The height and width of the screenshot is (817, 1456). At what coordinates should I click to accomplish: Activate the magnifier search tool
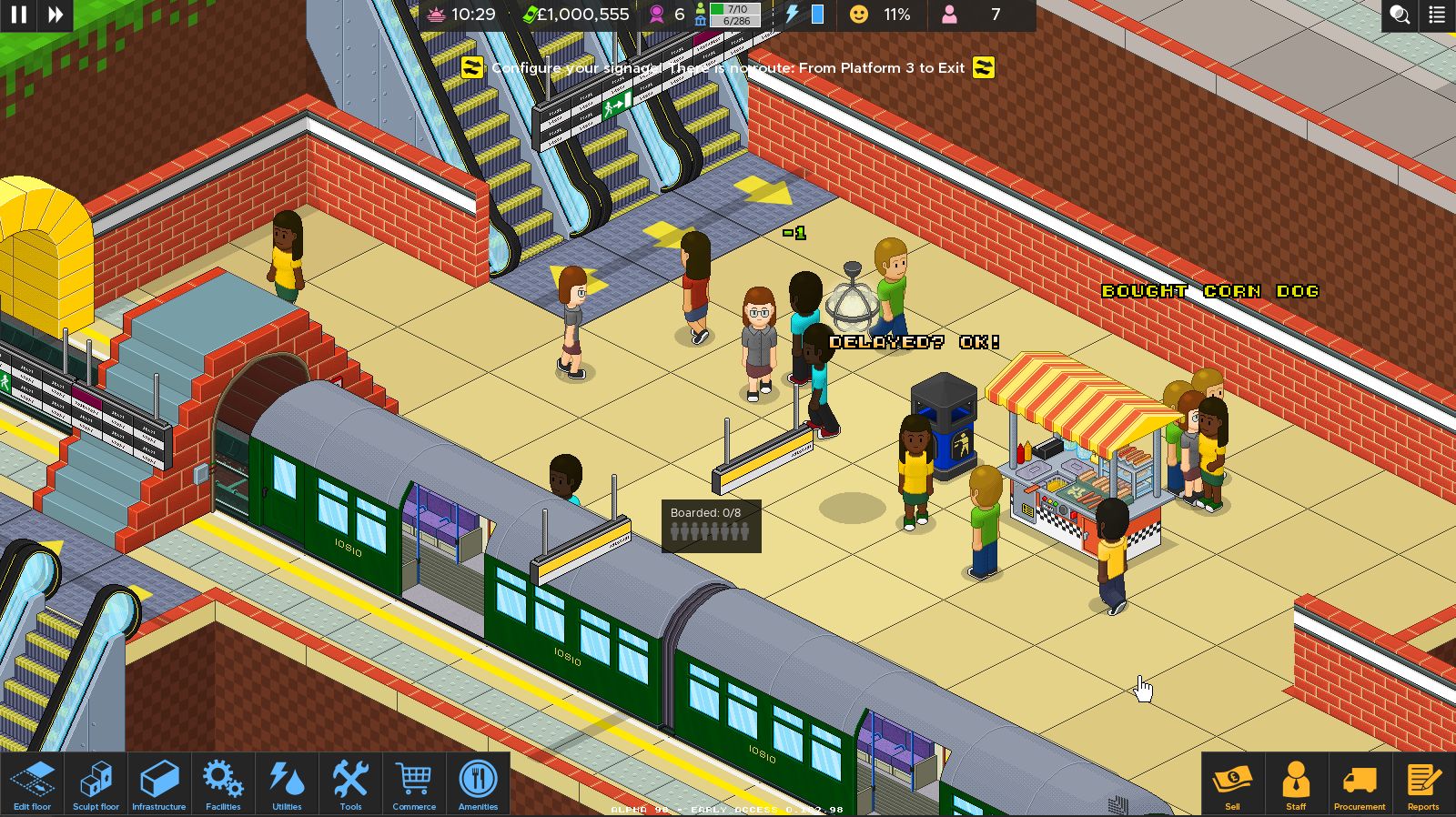1398,15
